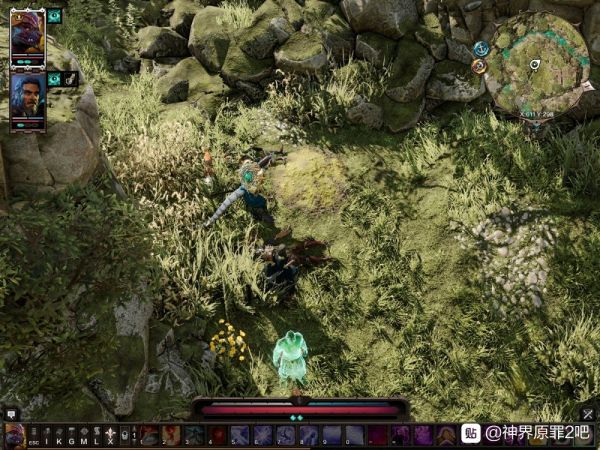Click the orange round icon beside minimap
The image size is (600, 450).
coord(479,66)
